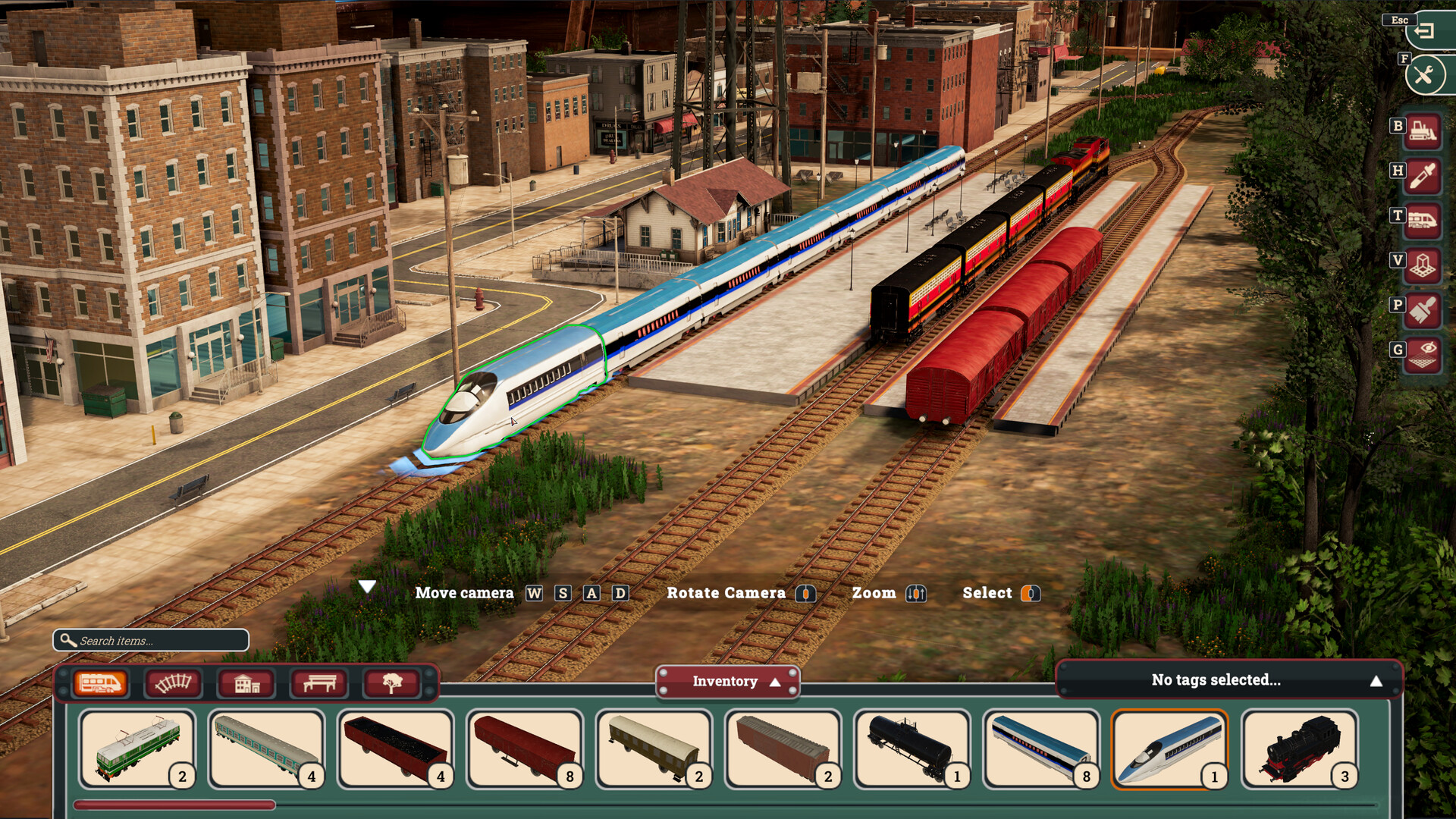1456x819 pixels.
Task: Switch to the buildings category
Action: (247, 683)
